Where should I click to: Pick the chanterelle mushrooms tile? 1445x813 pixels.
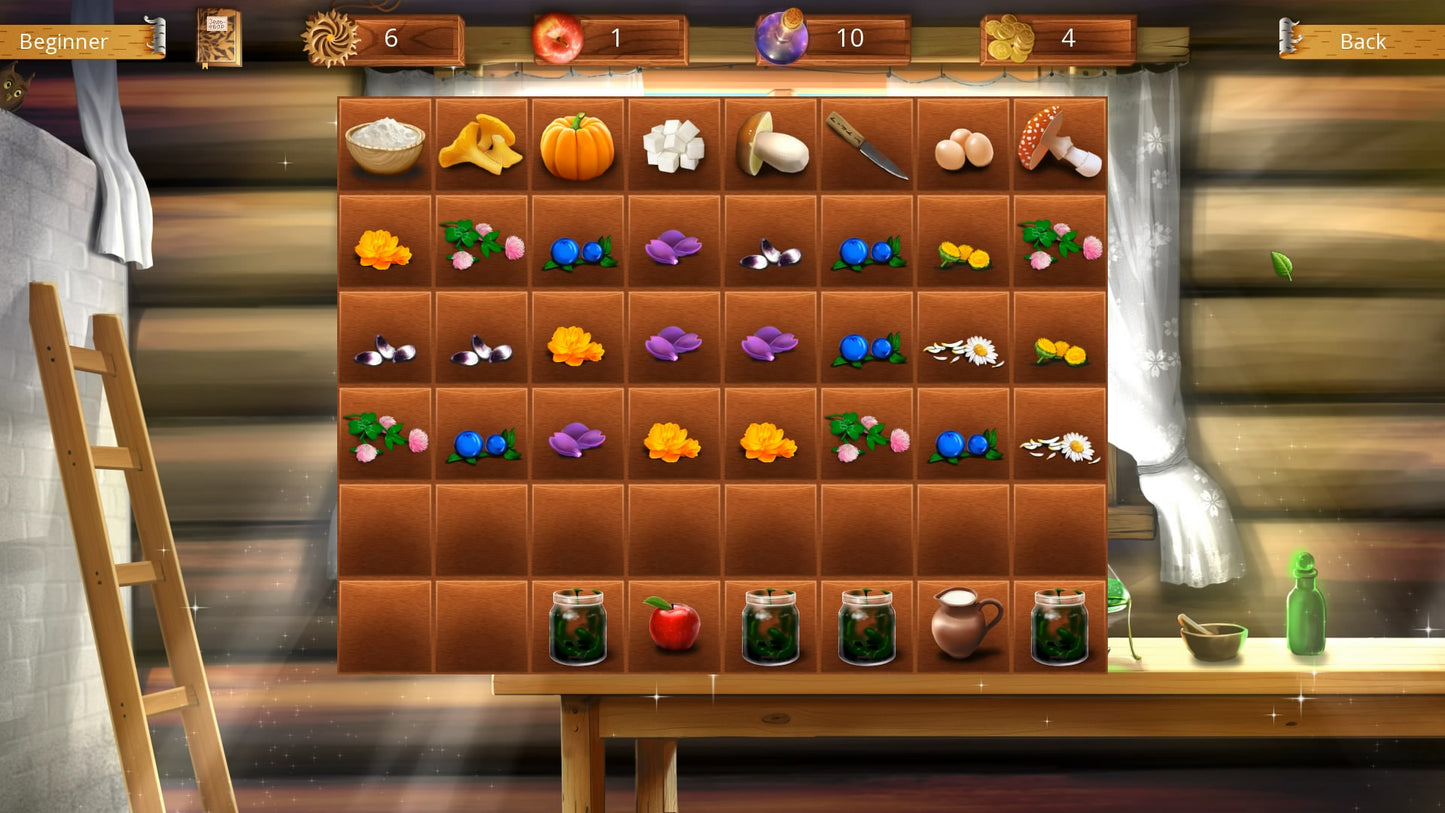pos(481,145)
